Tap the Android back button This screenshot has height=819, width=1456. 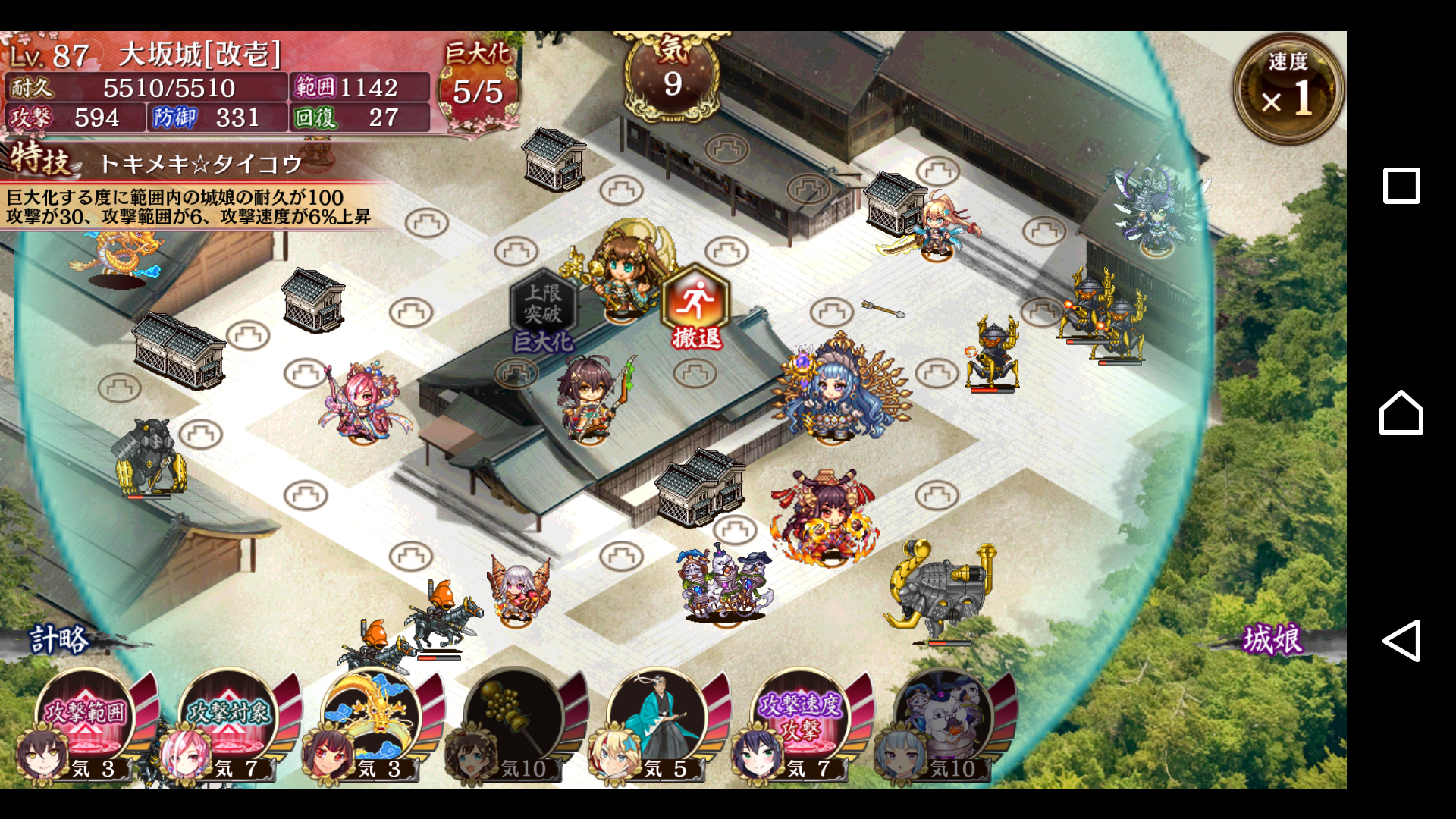coord(1401,641)
